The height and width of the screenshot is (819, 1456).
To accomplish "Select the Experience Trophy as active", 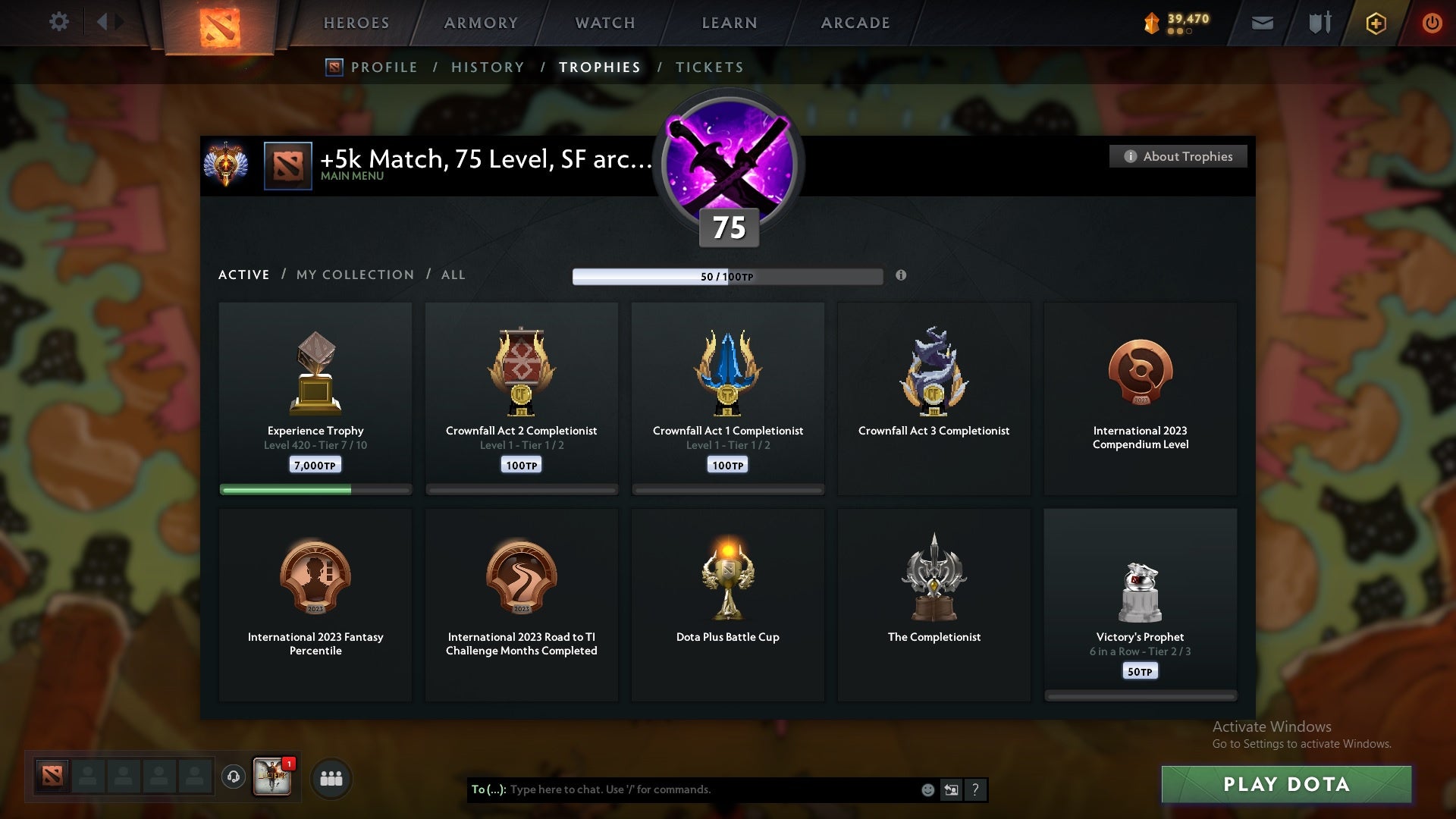I will pos(315,394).
